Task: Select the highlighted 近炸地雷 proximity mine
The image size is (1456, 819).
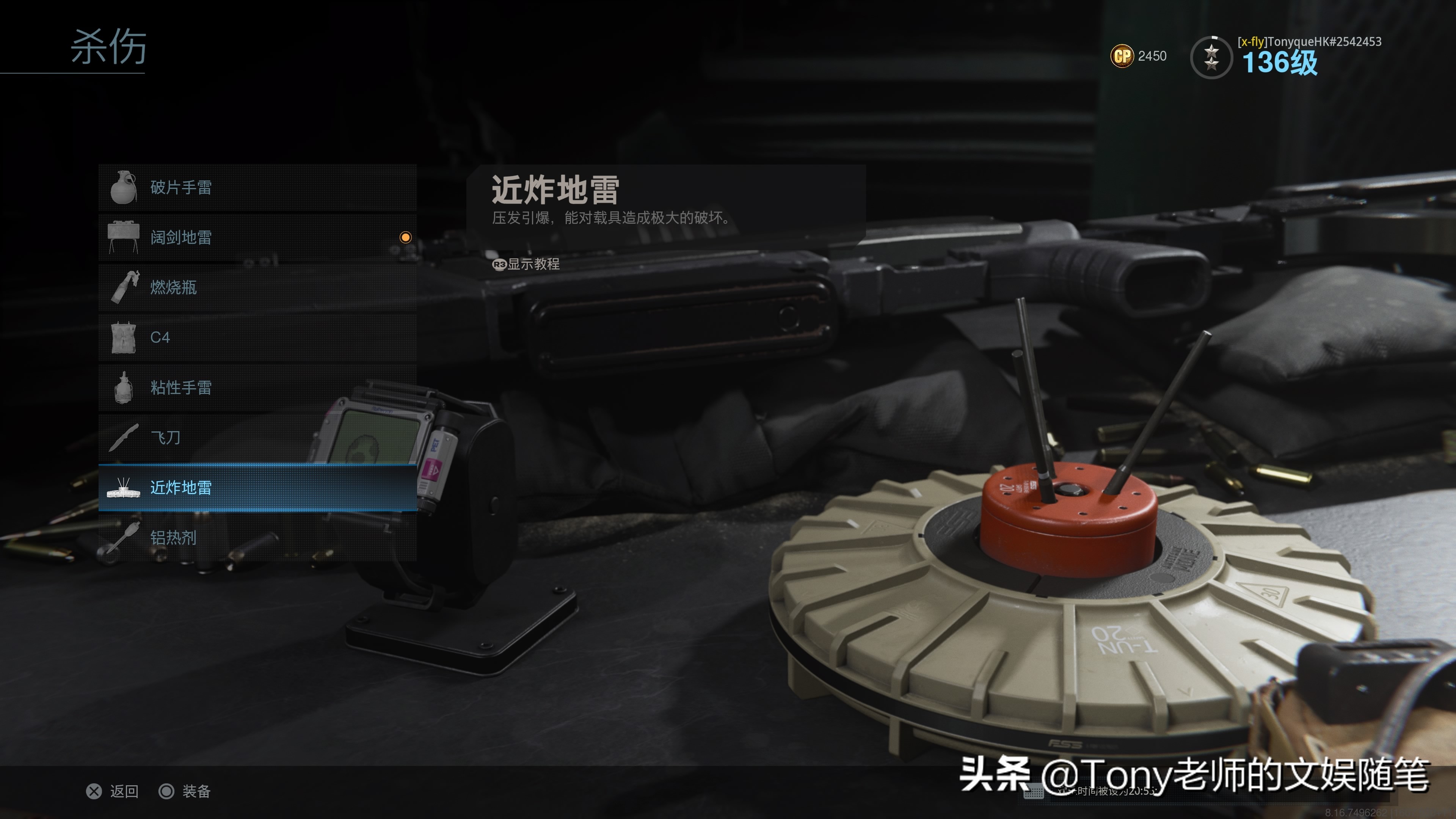Action: 257,488
